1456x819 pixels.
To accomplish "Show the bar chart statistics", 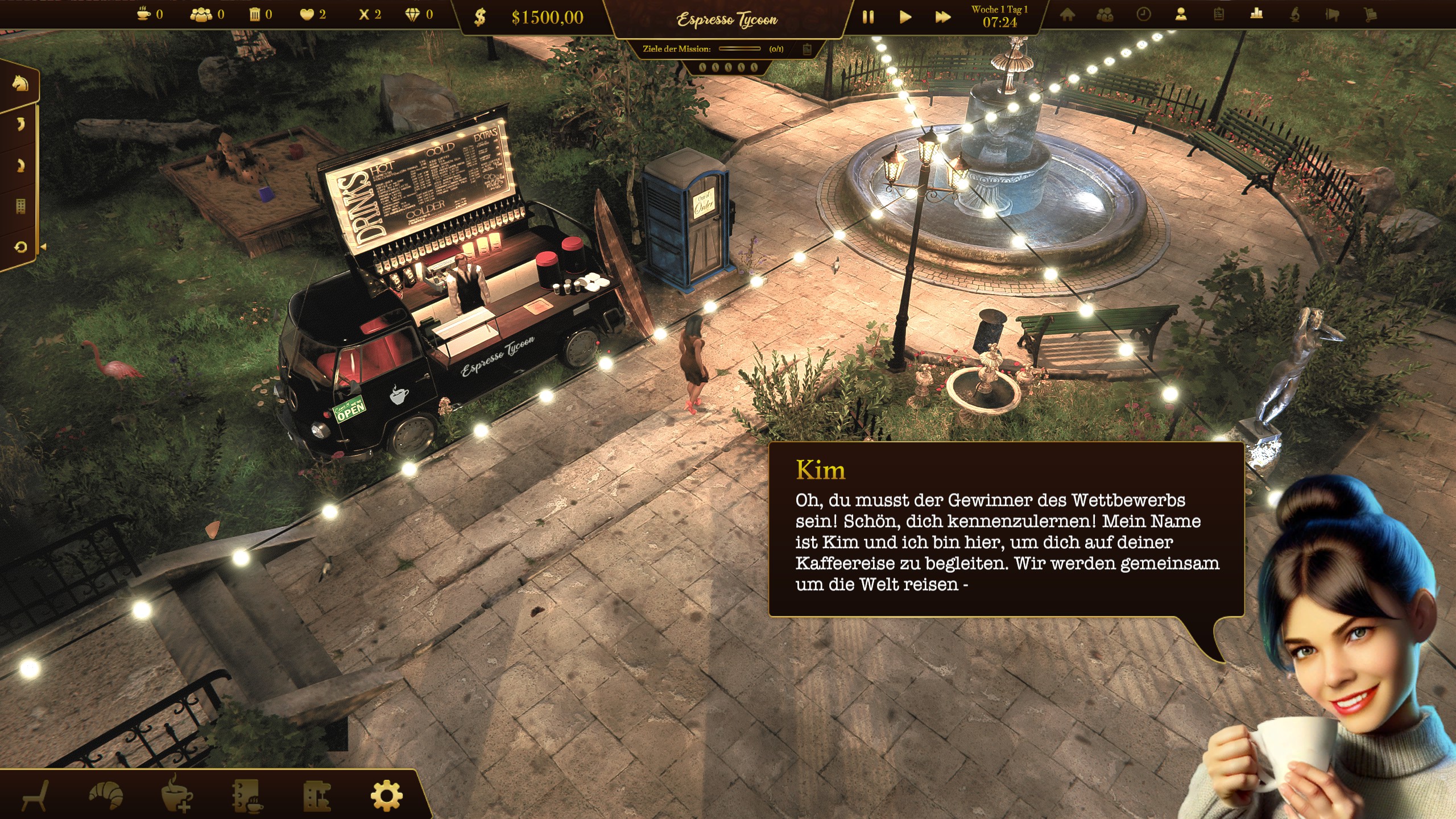I will tap(1256, 15).
